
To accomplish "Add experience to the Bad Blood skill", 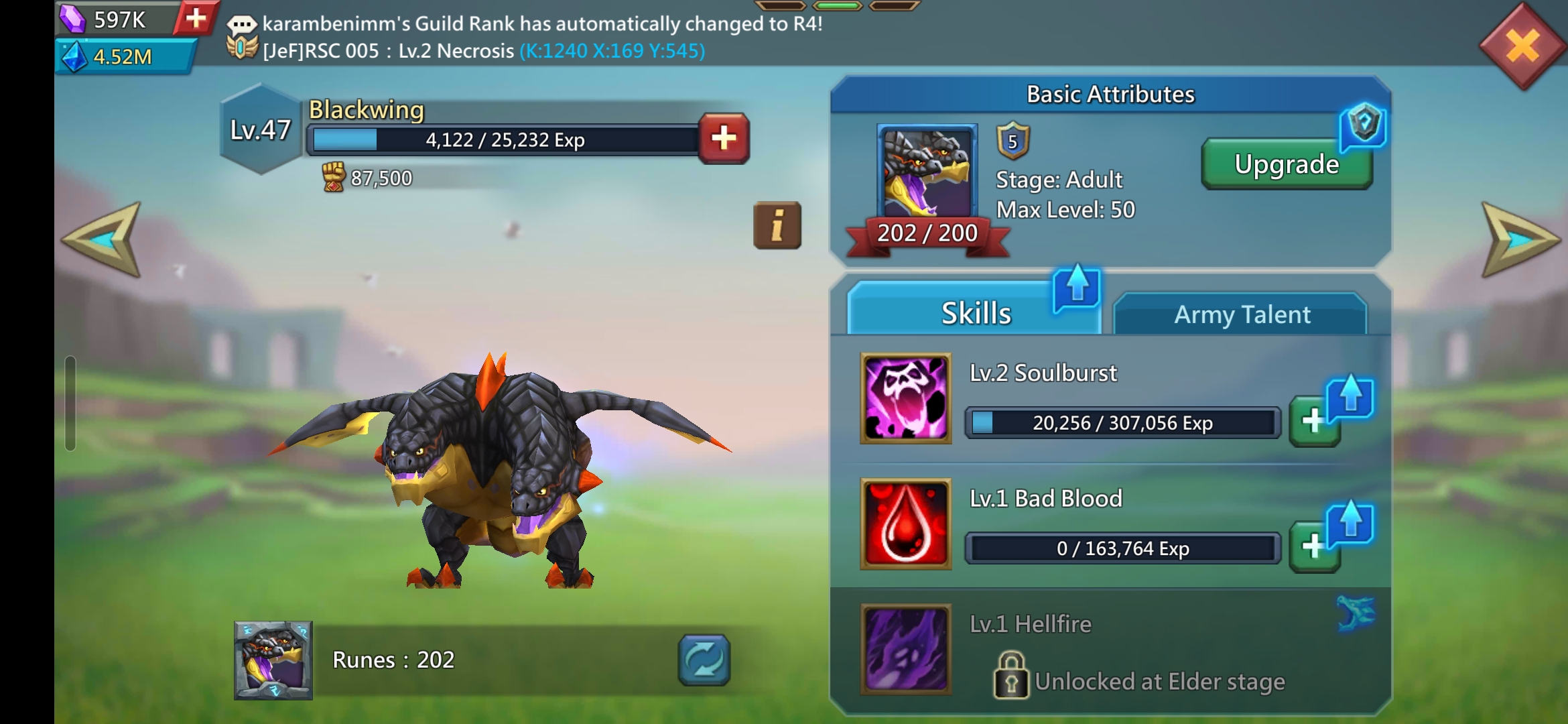I will click(1313, 547).
